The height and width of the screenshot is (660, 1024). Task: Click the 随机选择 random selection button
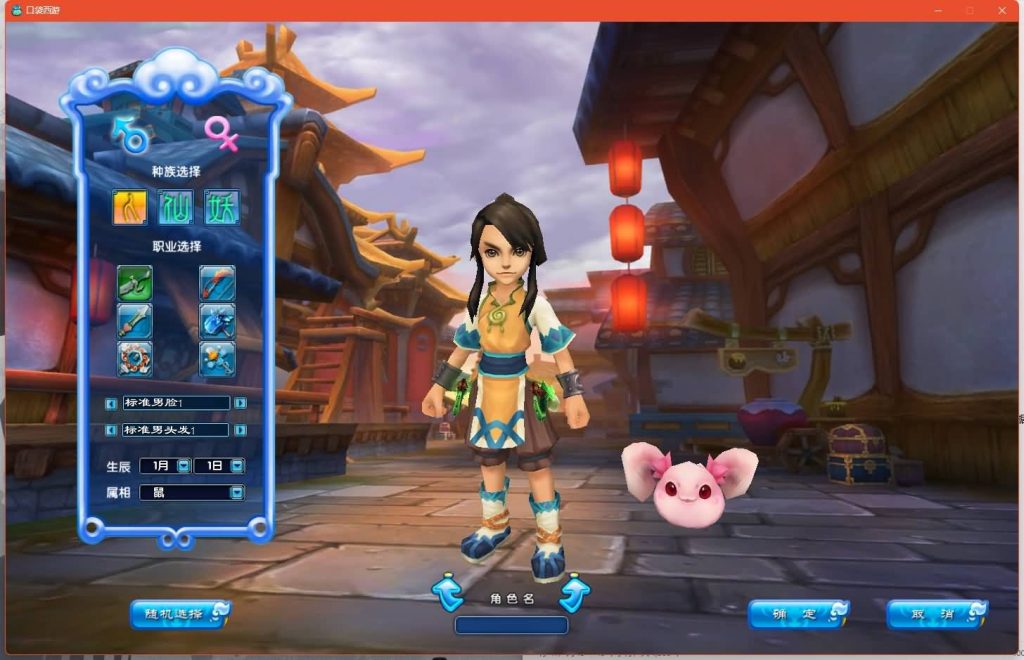tap(180, 613)
